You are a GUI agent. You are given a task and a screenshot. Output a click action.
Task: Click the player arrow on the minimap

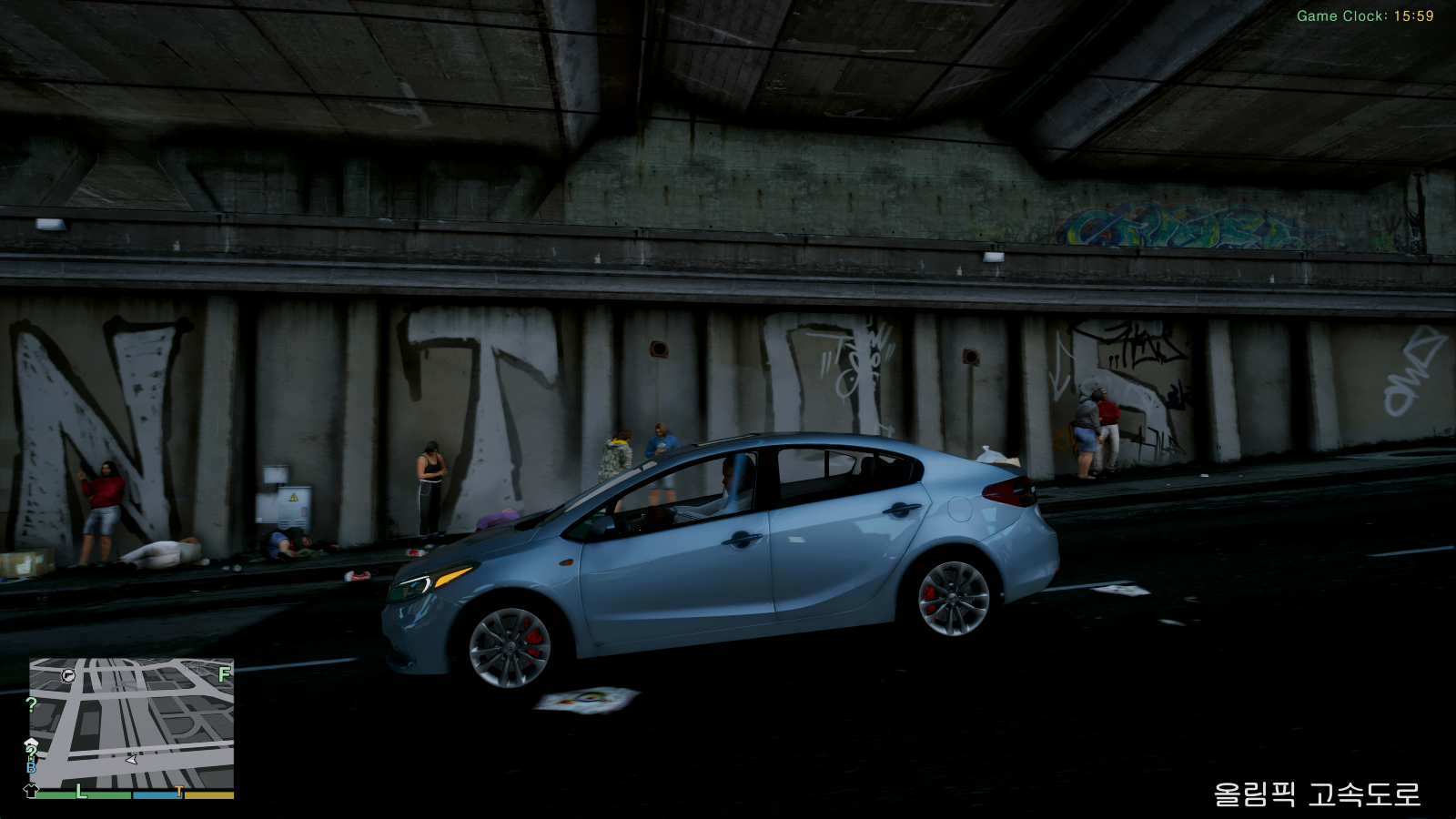(x=132, y=758)
